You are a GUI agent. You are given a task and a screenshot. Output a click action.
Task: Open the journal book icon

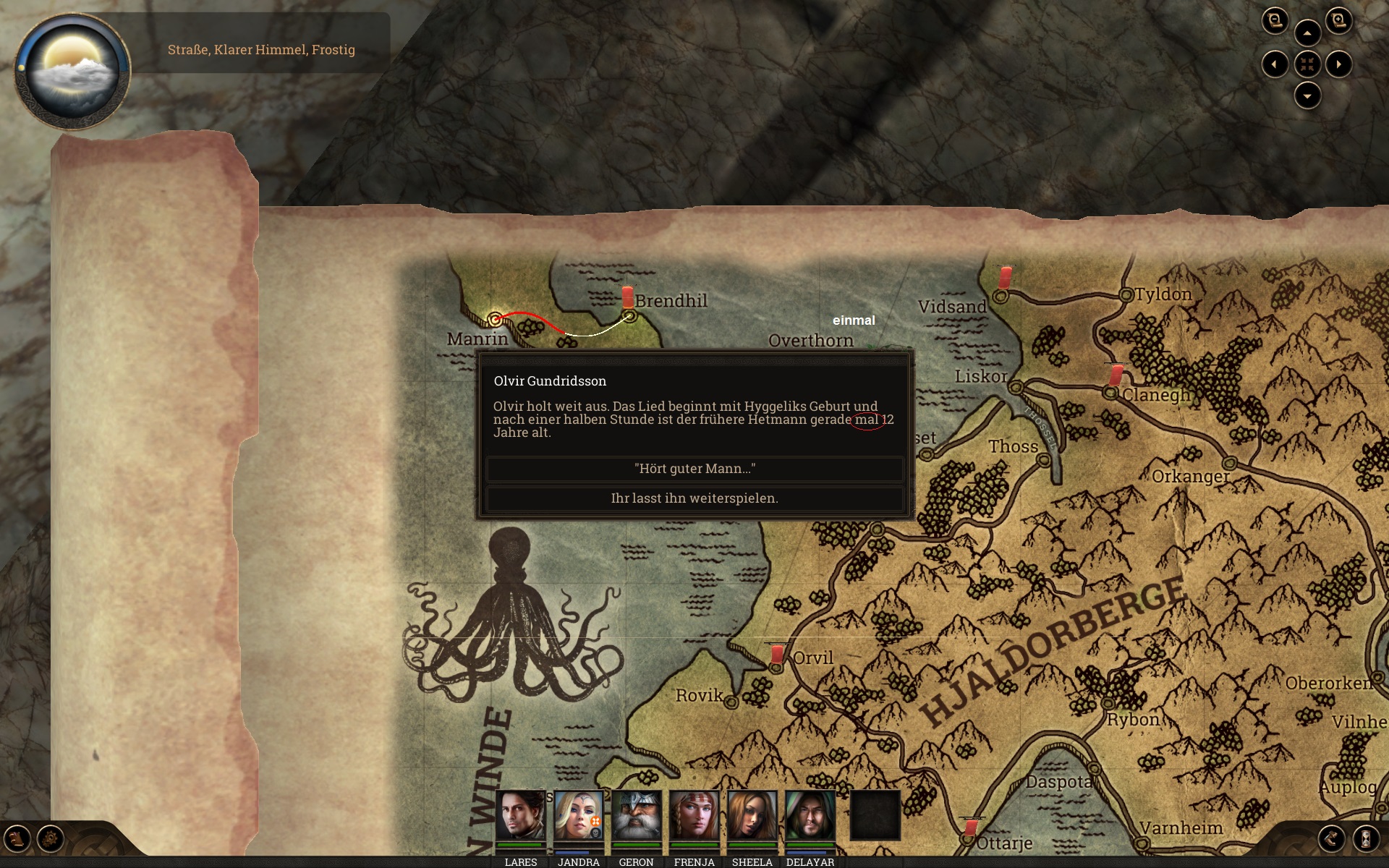(17, 839)
